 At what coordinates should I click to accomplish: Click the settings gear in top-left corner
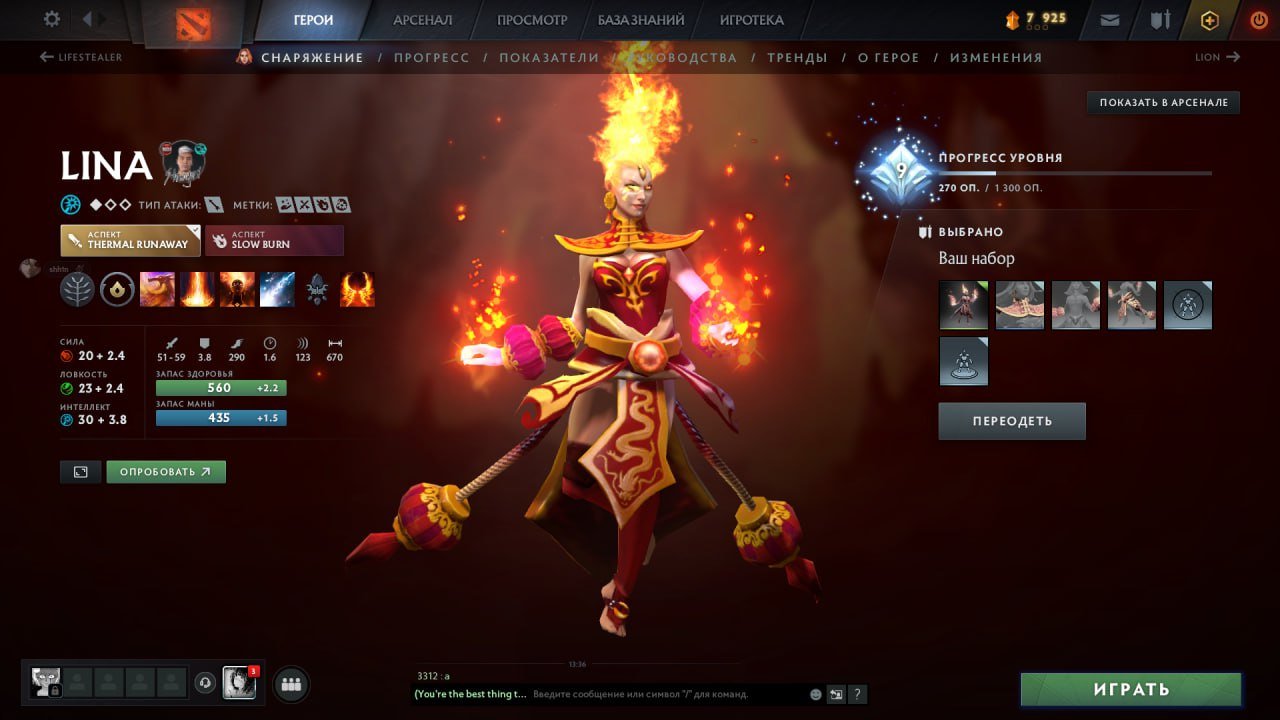click(x=50, y=18)
